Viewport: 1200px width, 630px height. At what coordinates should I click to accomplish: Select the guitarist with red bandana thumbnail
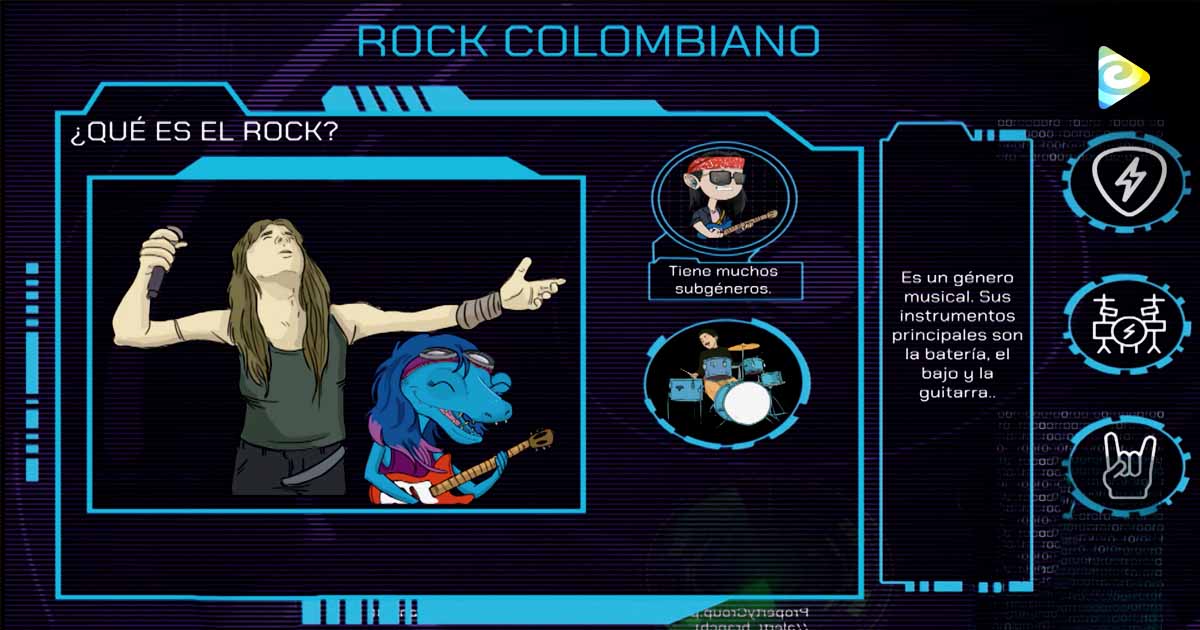pyautogui.click(x=724, y=198)
